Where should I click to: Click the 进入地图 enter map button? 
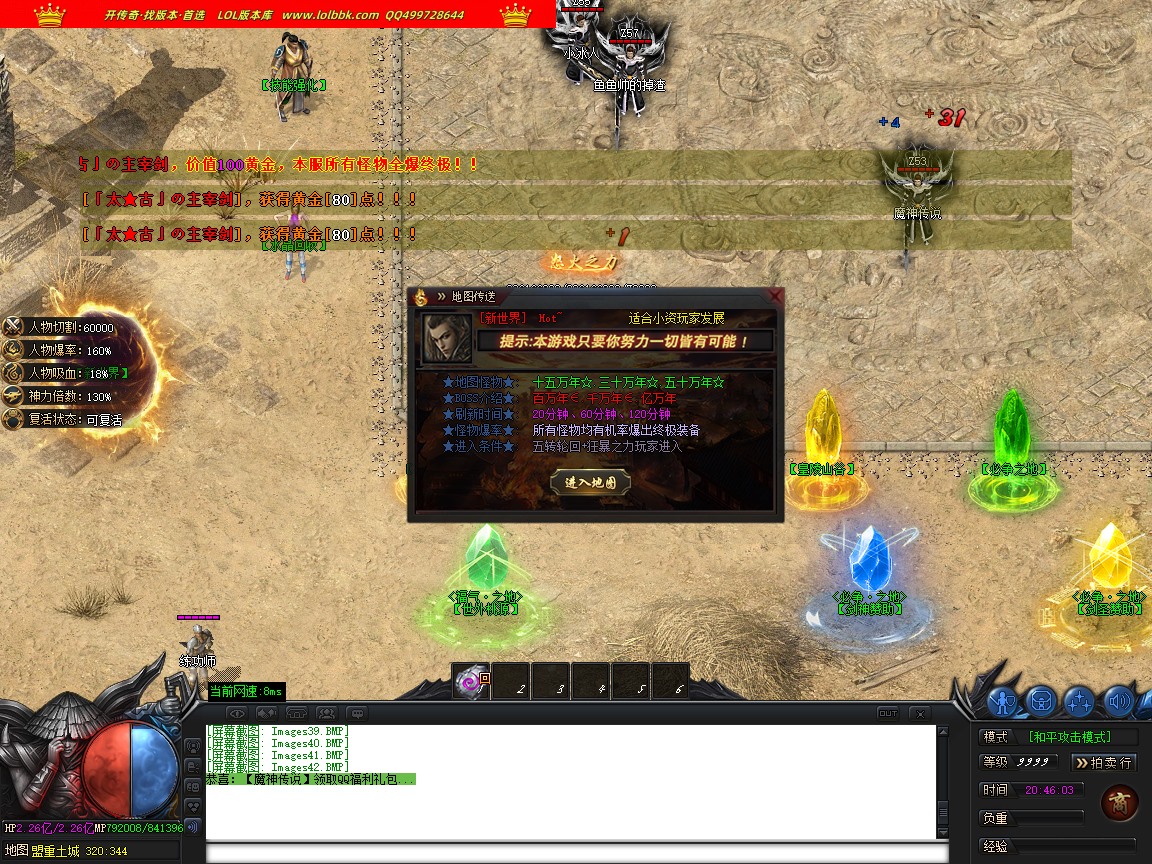coord(590,482)
